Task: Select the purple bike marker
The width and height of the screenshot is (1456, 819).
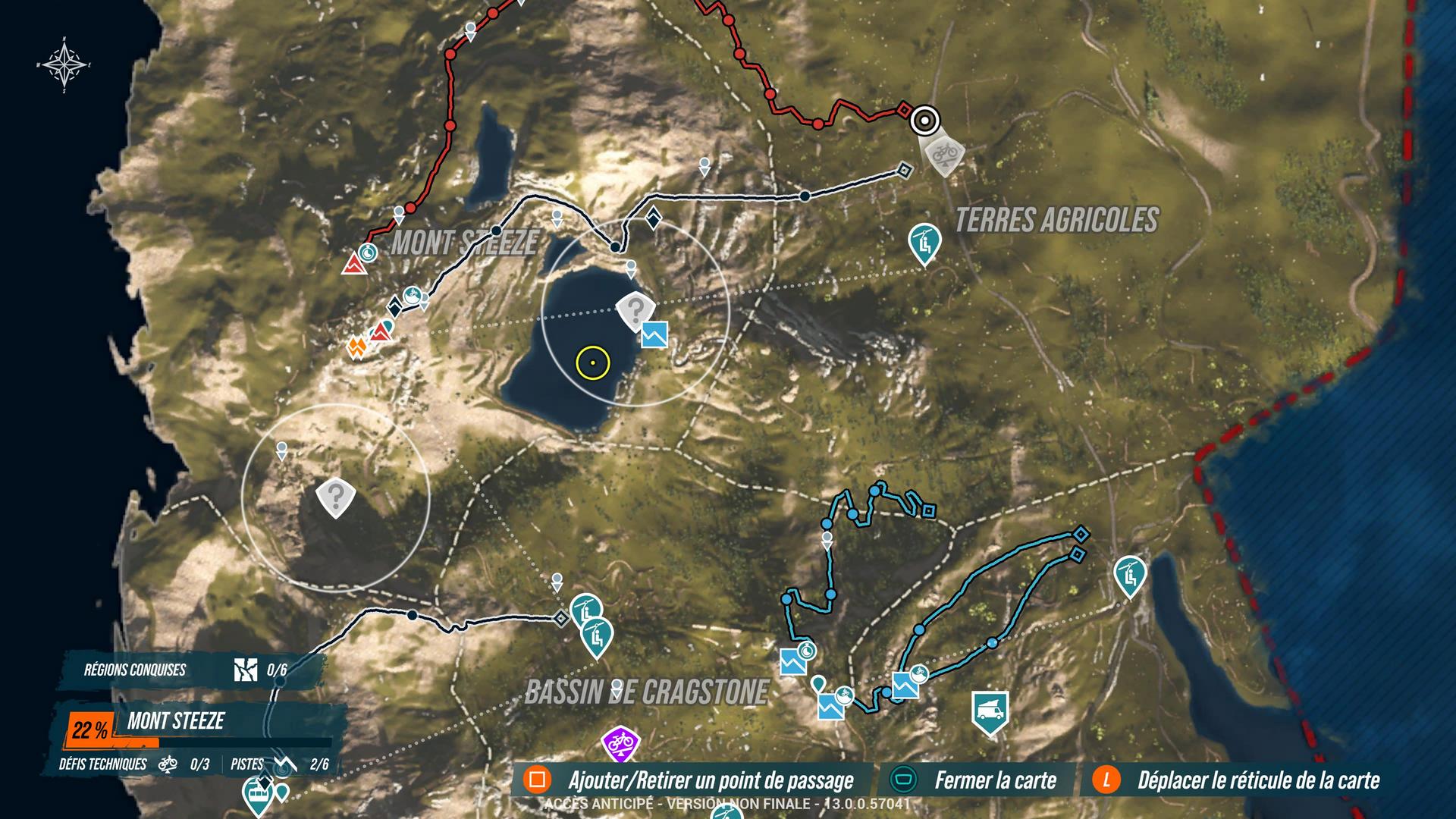Action: coord(621,742)
